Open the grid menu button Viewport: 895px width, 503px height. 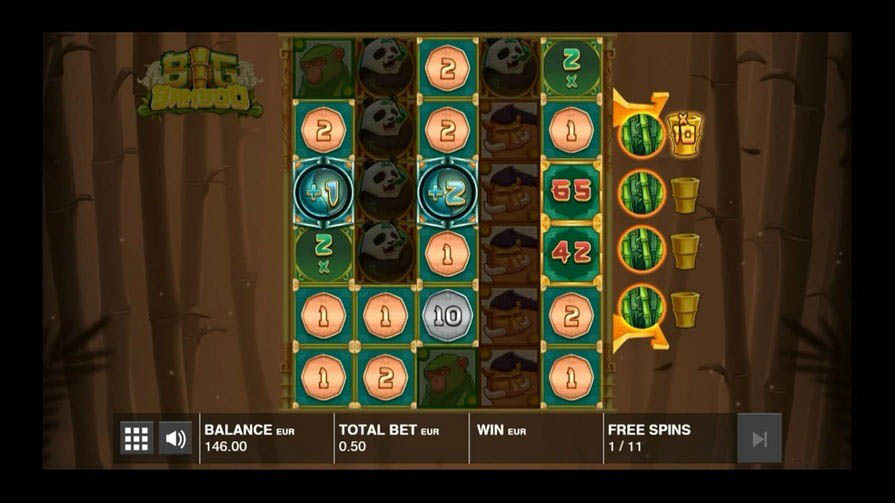tap(136, 438)
